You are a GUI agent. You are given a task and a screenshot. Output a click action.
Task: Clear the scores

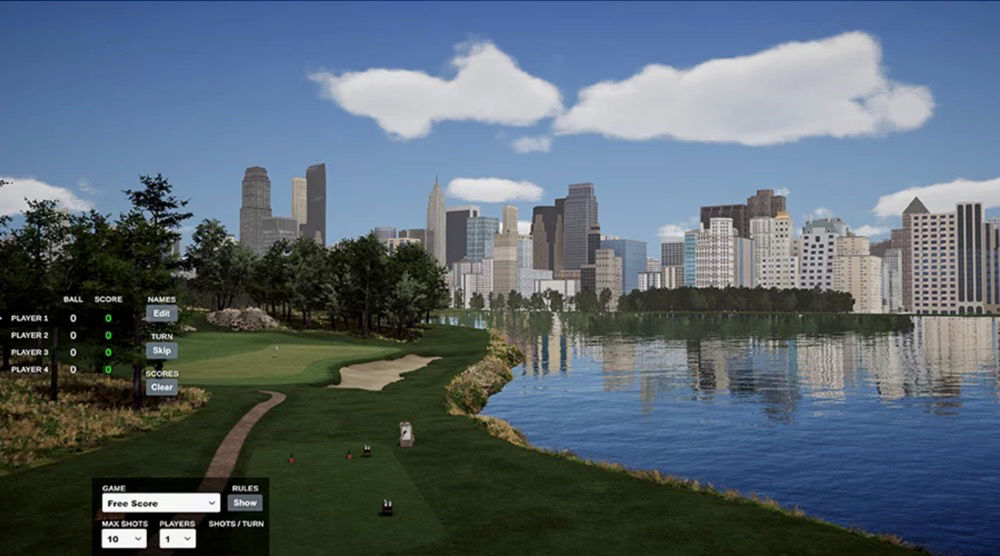[x=161, y=387]
